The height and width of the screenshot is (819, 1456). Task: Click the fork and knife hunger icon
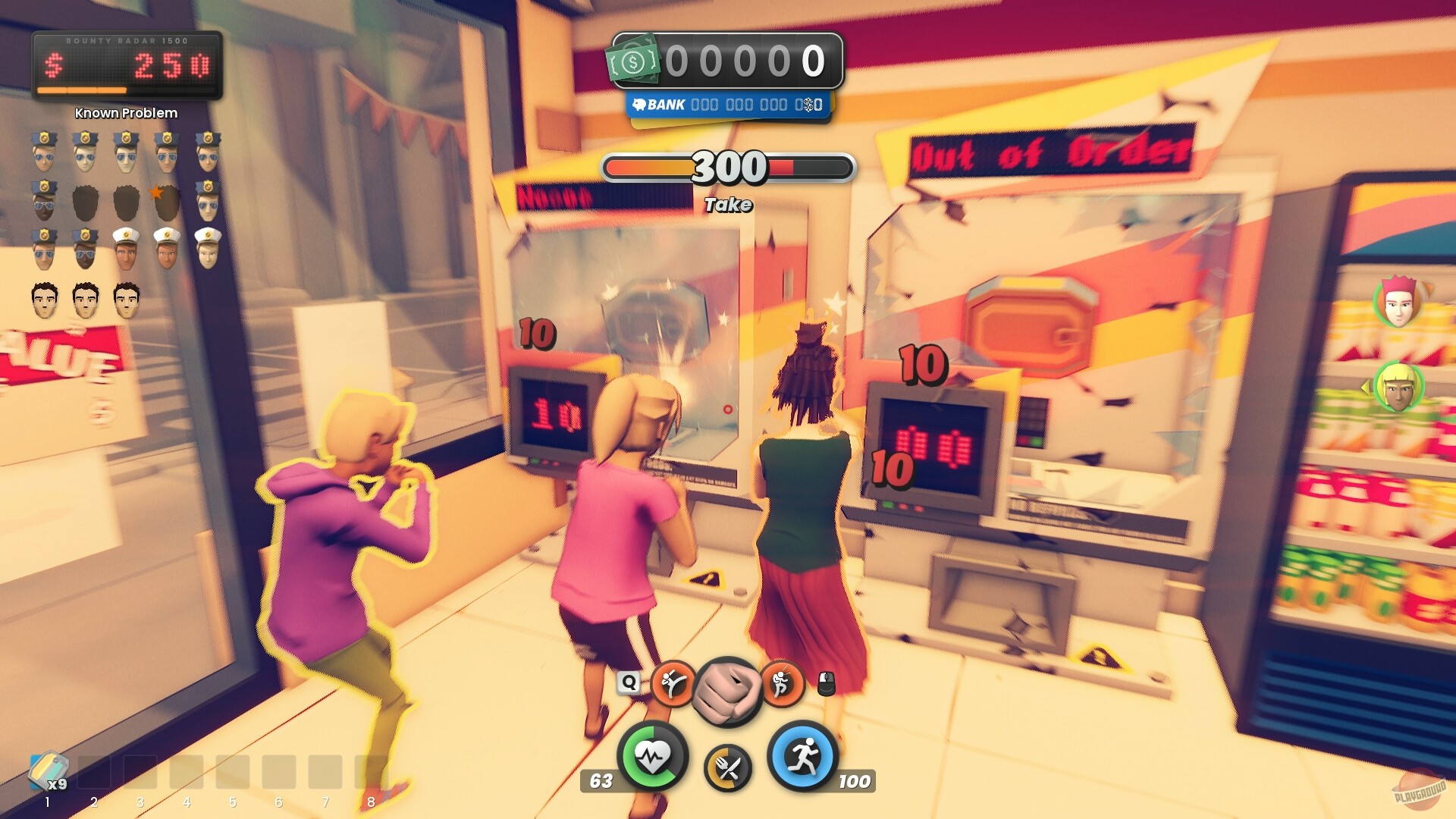coord(728,766)
